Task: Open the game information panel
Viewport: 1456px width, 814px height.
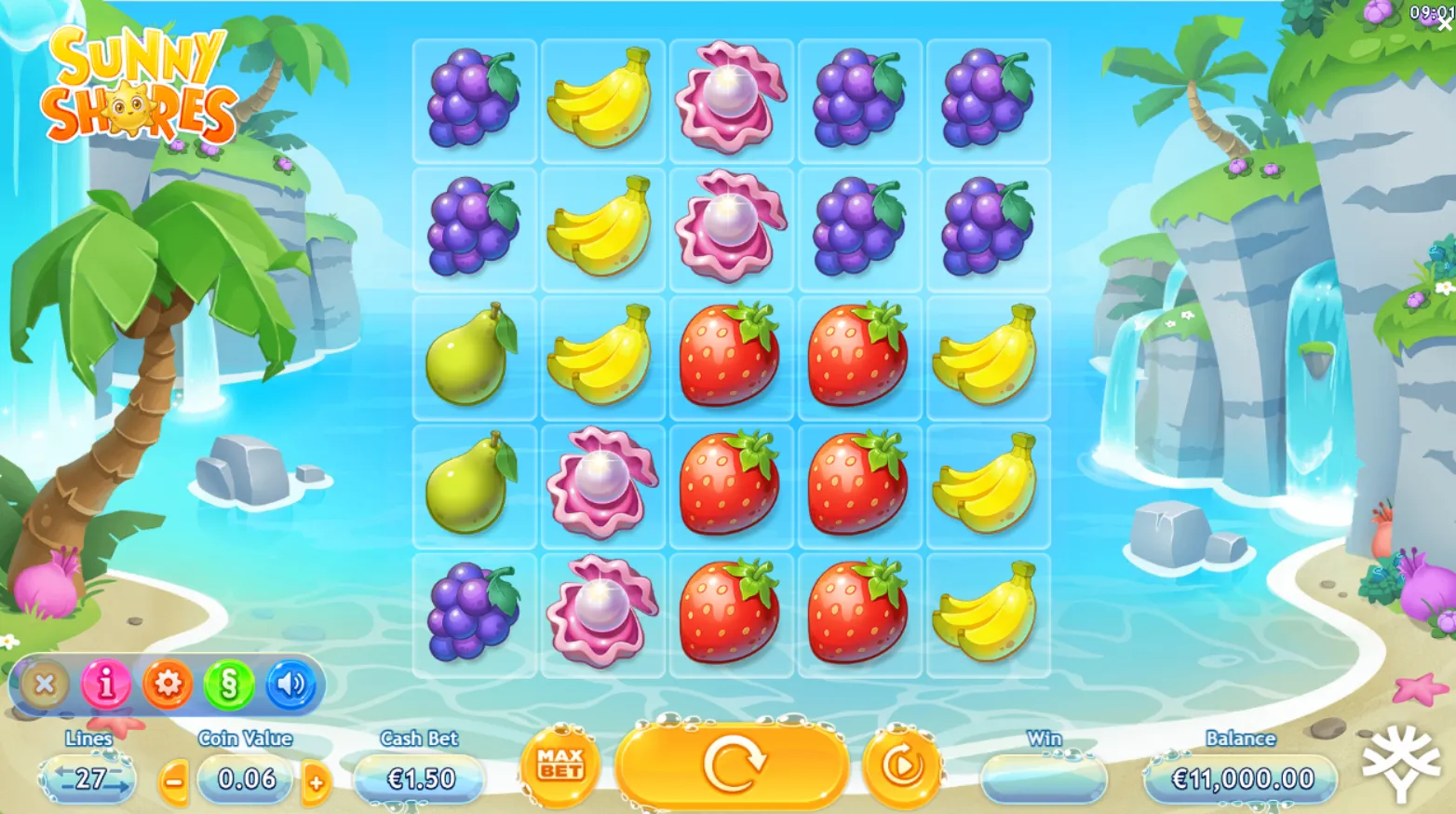Action: [x=105, y=684]
